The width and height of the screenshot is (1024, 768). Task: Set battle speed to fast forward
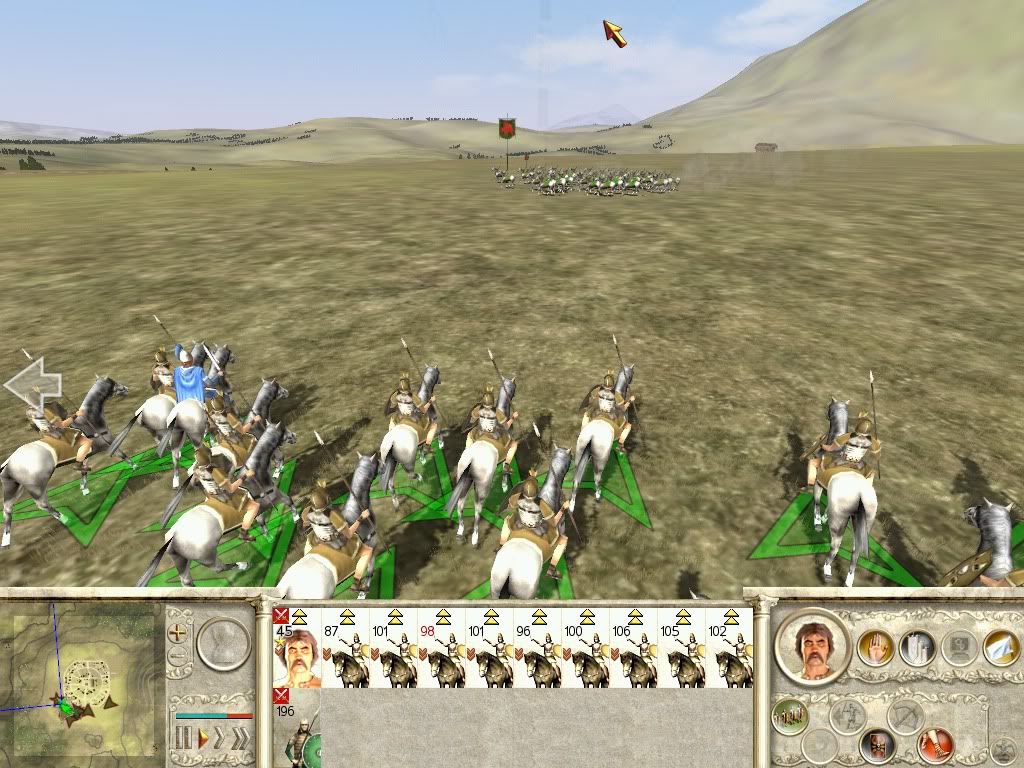tap(222, 740)
